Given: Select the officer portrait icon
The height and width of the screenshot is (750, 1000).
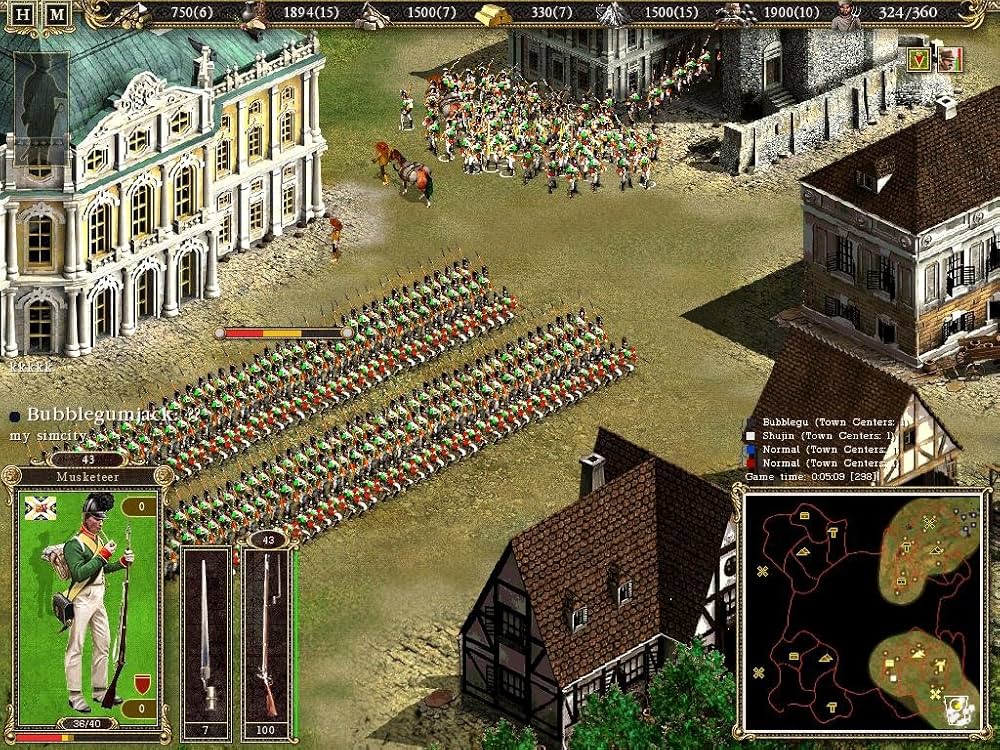Looking at the screenshot, I should [949, 59].
